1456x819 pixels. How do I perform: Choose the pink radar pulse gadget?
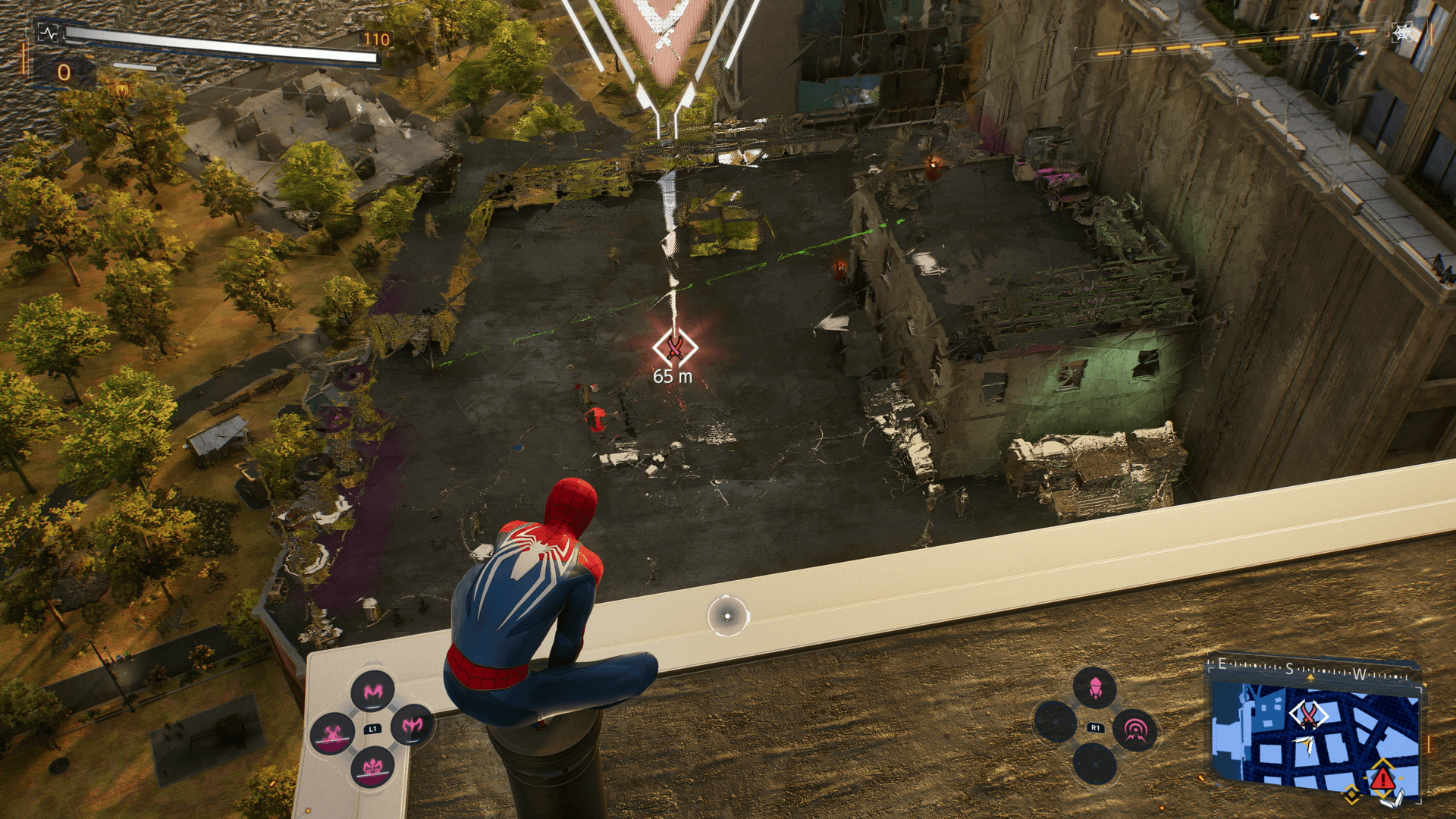1135,730
